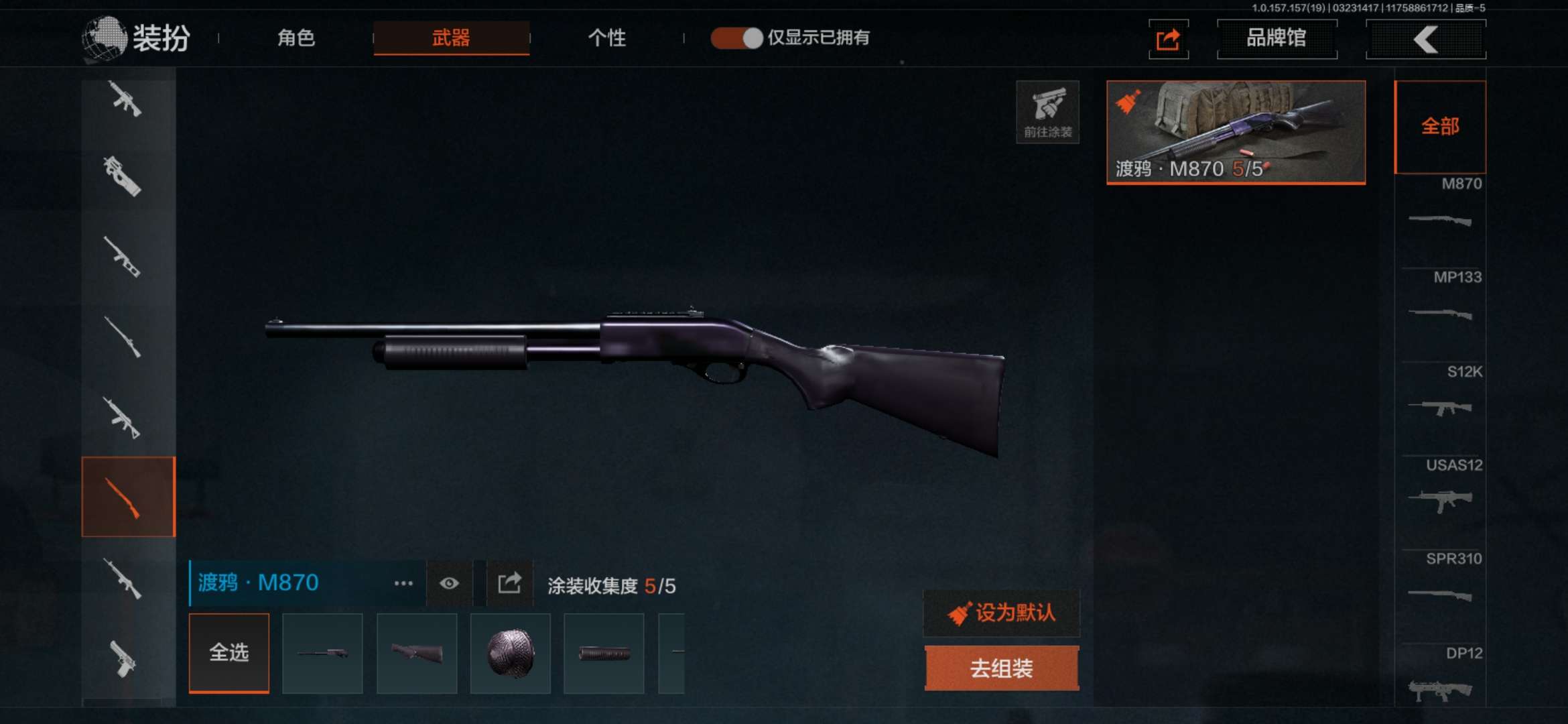Open the 品牌馆 store

tap(1277, 39)
